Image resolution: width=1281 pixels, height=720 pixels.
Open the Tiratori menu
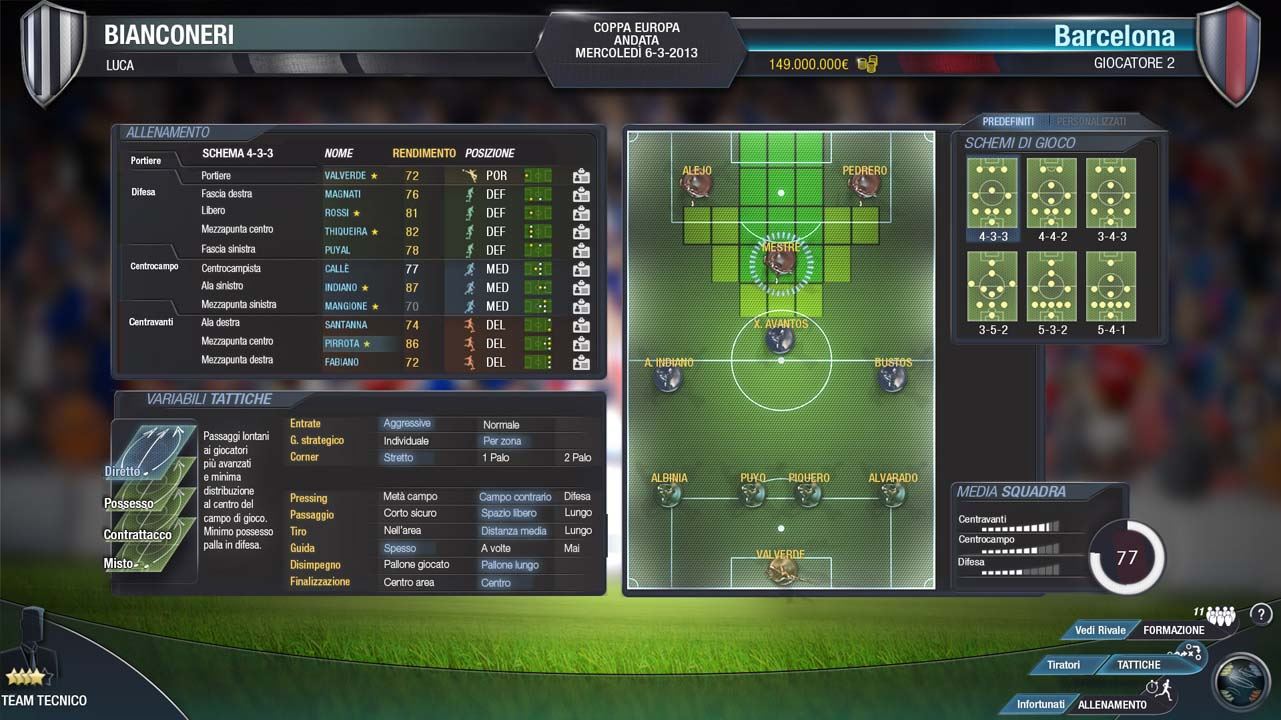[1064, 665]
